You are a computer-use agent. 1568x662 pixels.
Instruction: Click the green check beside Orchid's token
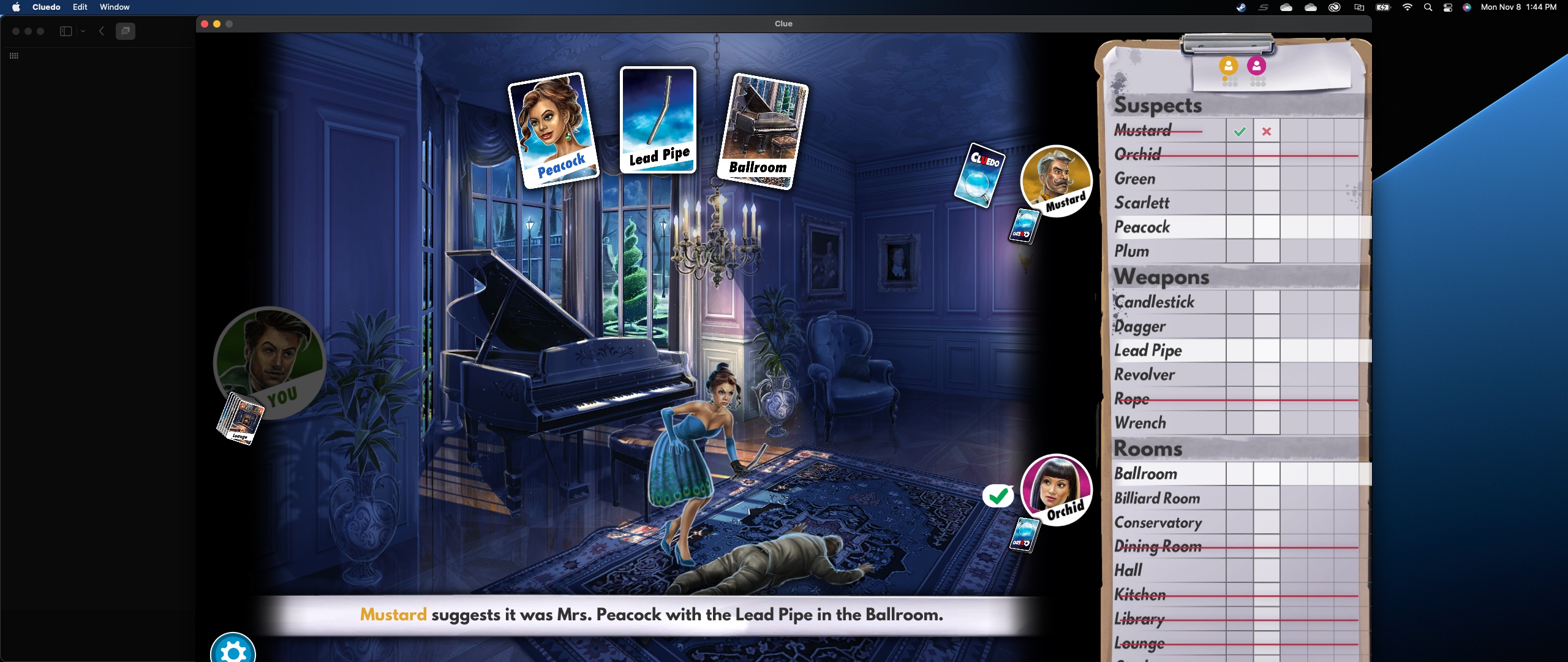998,495
